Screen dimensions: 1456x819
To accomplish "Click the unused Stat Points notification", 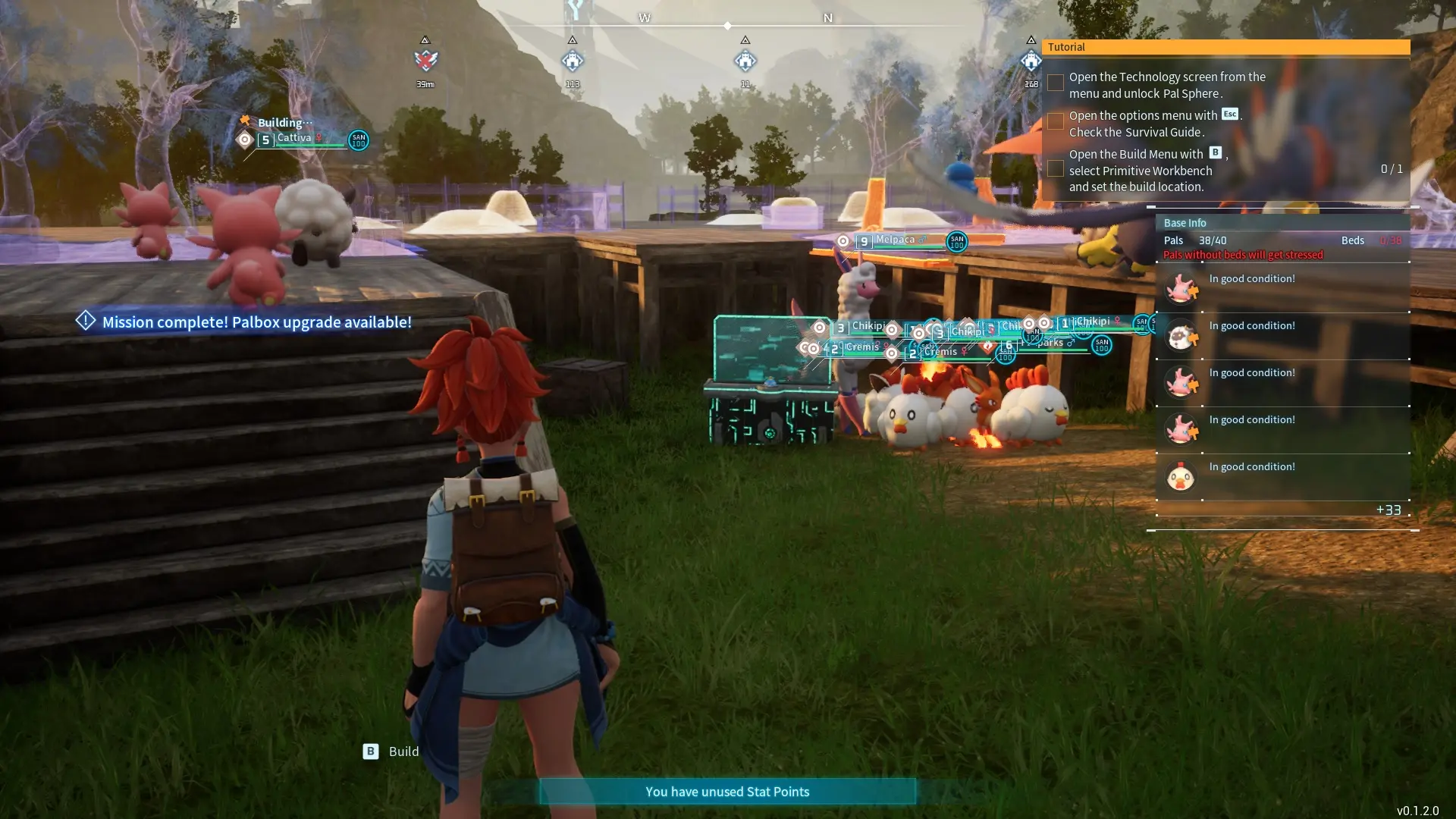I will click(726, 792).
